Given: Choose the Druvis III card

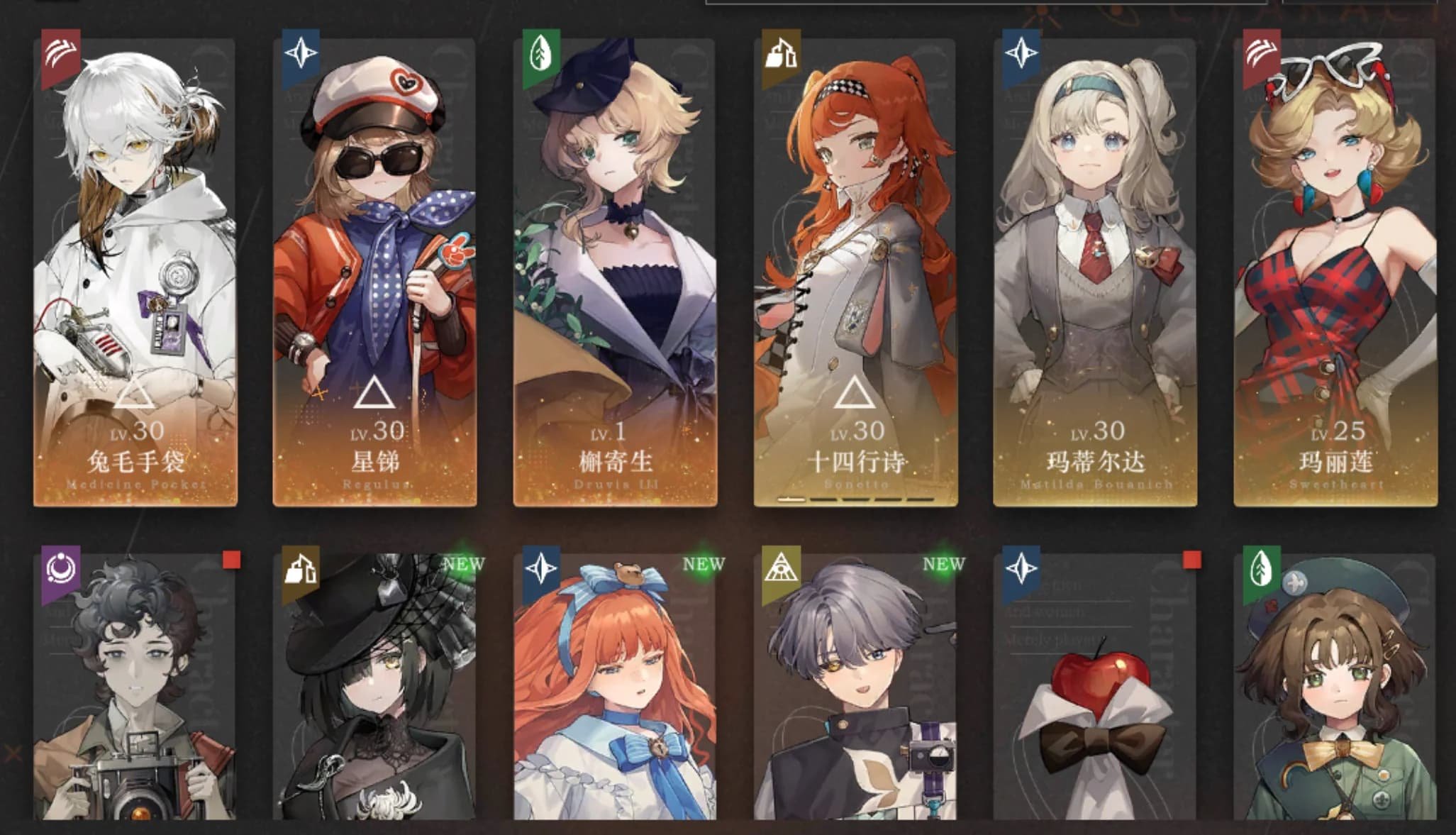Looking at the screenshot, I should click(x=616, y=272).
